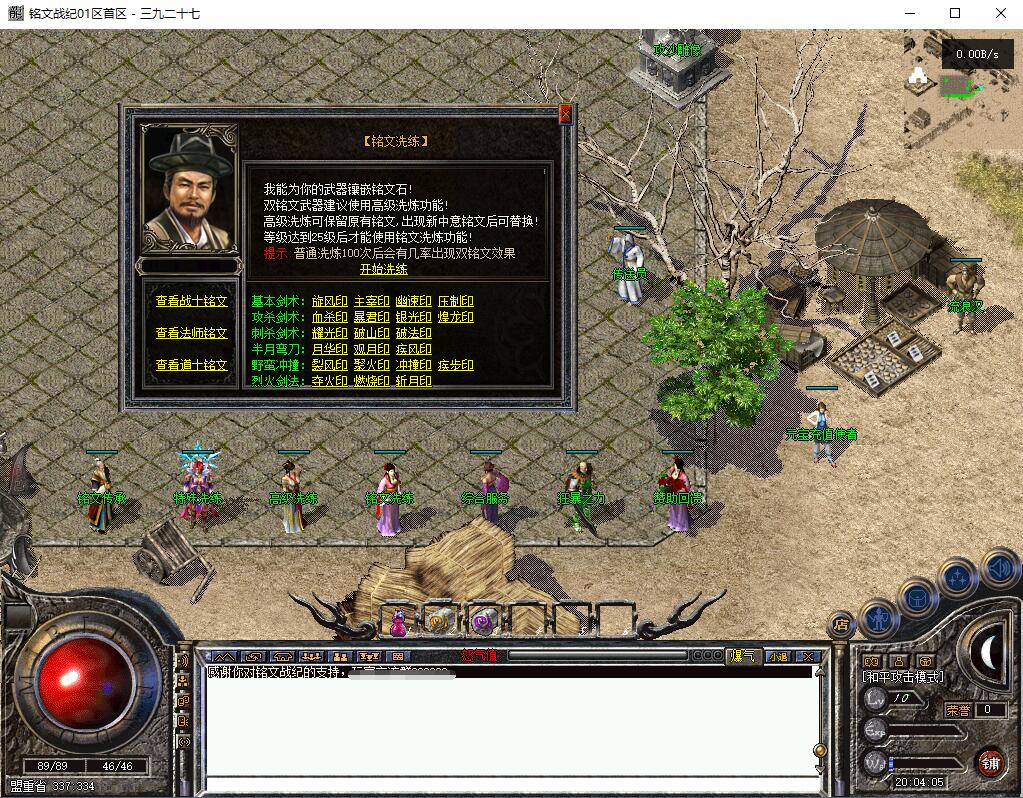Screen dimensions: 1023x798
Task: Click the 开始洗练 link to start refining
Action: pos(384,269)
